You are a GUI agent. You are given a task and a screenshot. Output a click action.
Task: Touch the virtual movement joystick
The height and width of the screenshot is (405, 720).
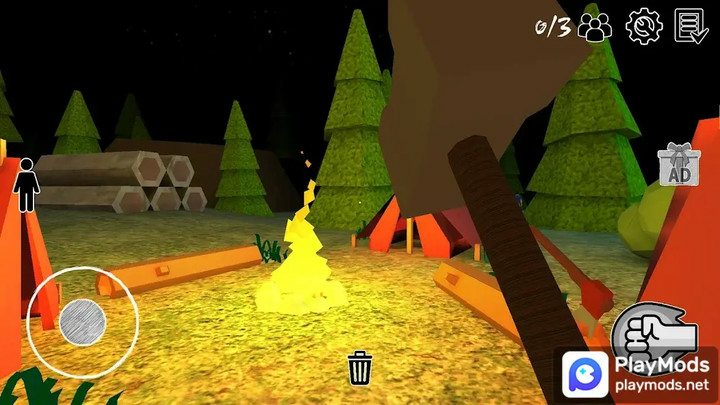(x=82, y=322)
